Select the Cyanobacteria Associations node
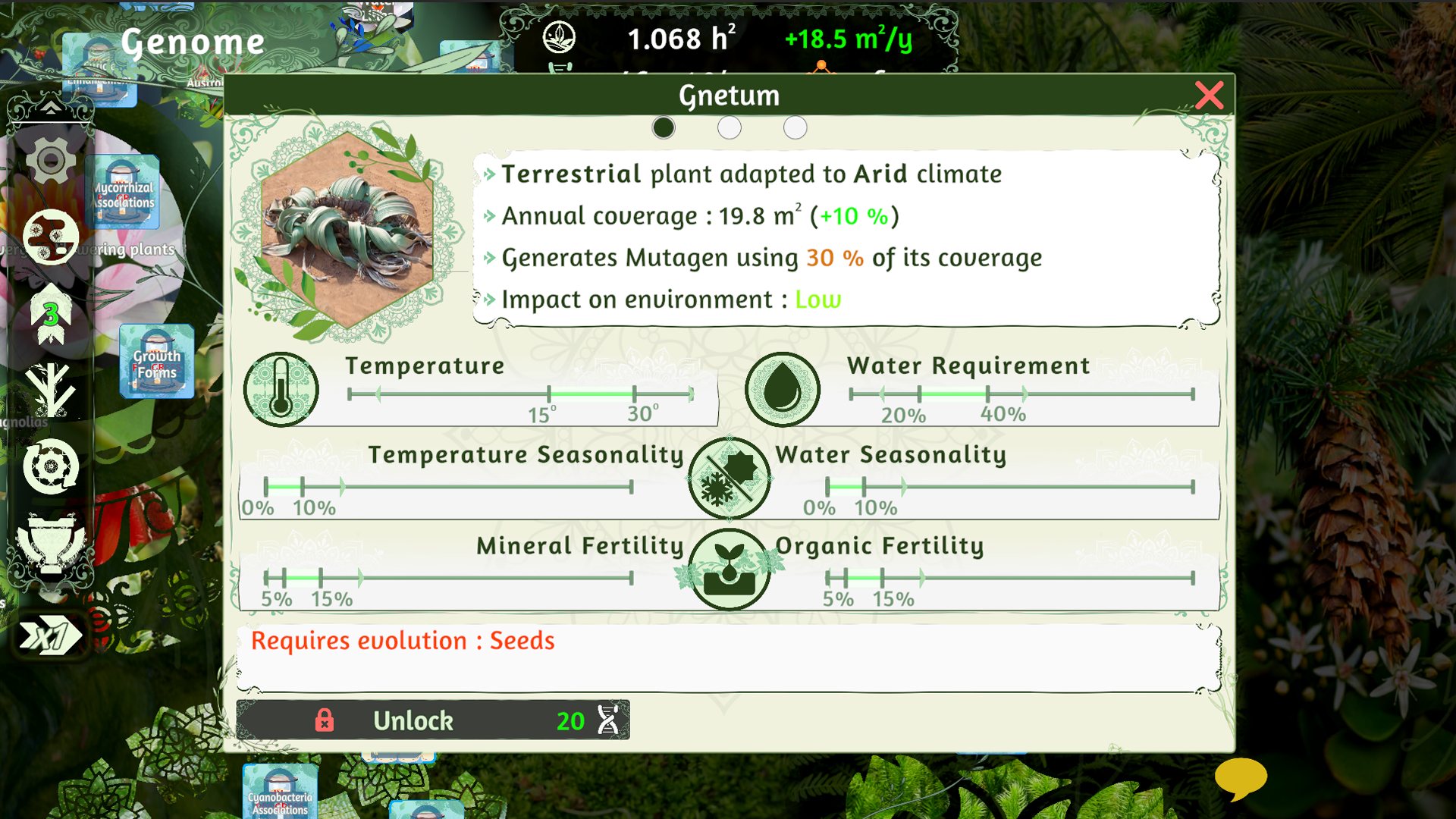Image resolution: width=1456 pixels, height=819 pixels. point(280,793)
